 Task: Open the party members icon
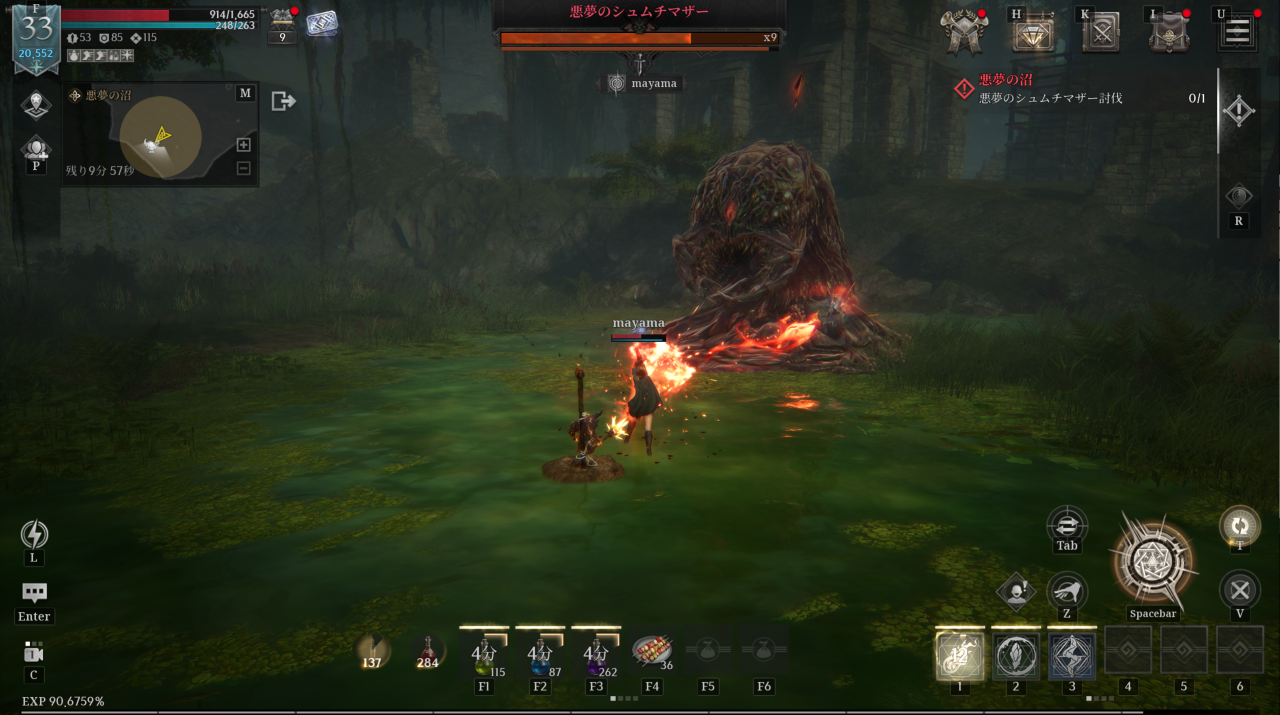(36, 149)
